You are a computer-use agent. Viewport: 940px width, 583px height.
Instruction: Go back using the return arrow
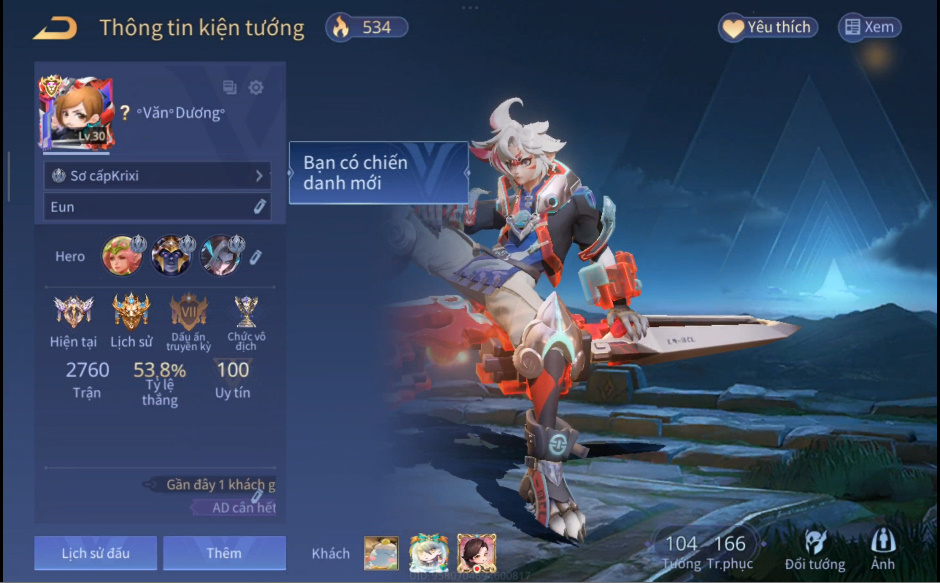pyautogui.click(x=55, y=28)
